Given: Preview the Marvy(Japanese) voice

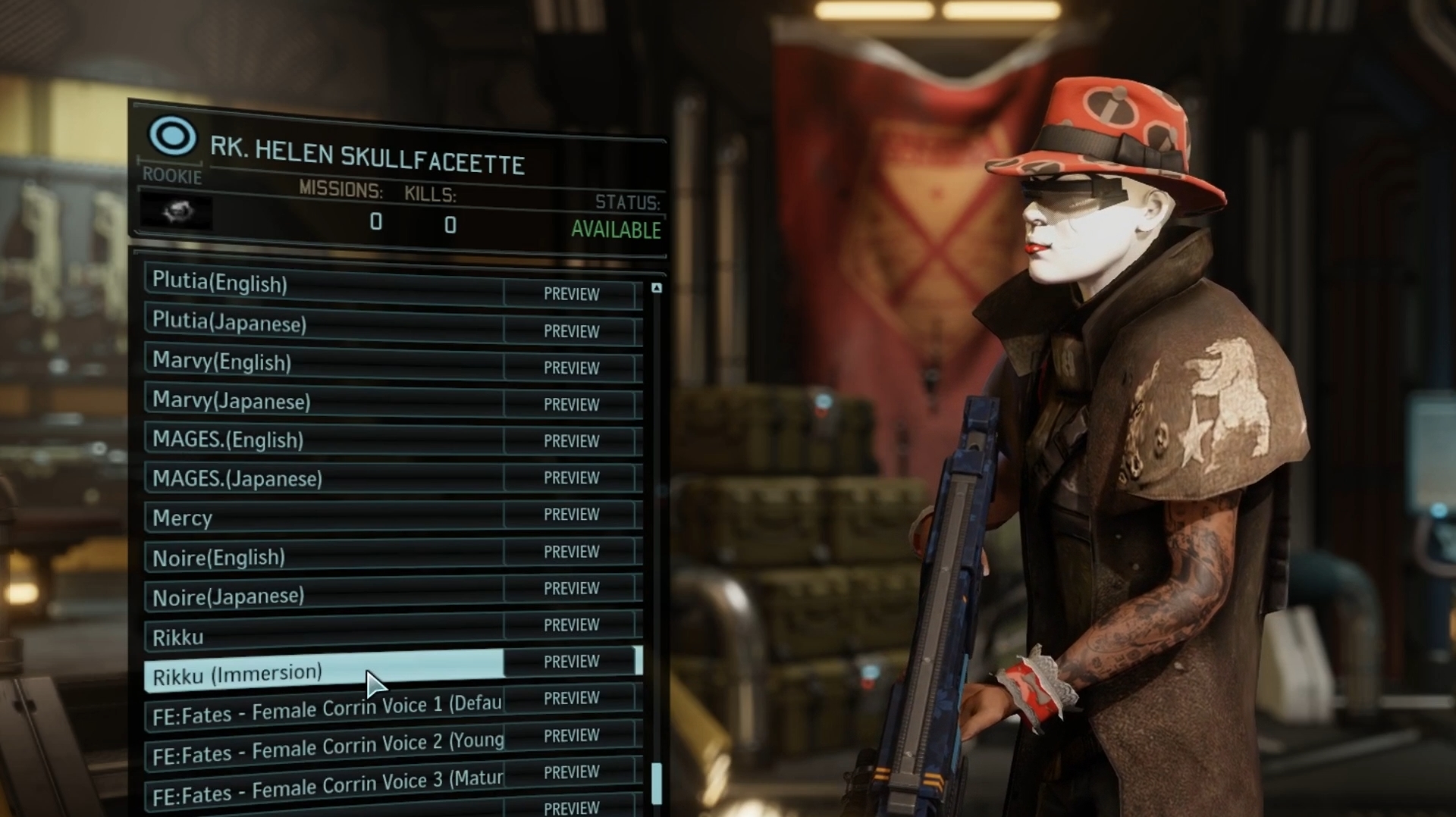Looking at the screenshot, I should coord(571,405).
